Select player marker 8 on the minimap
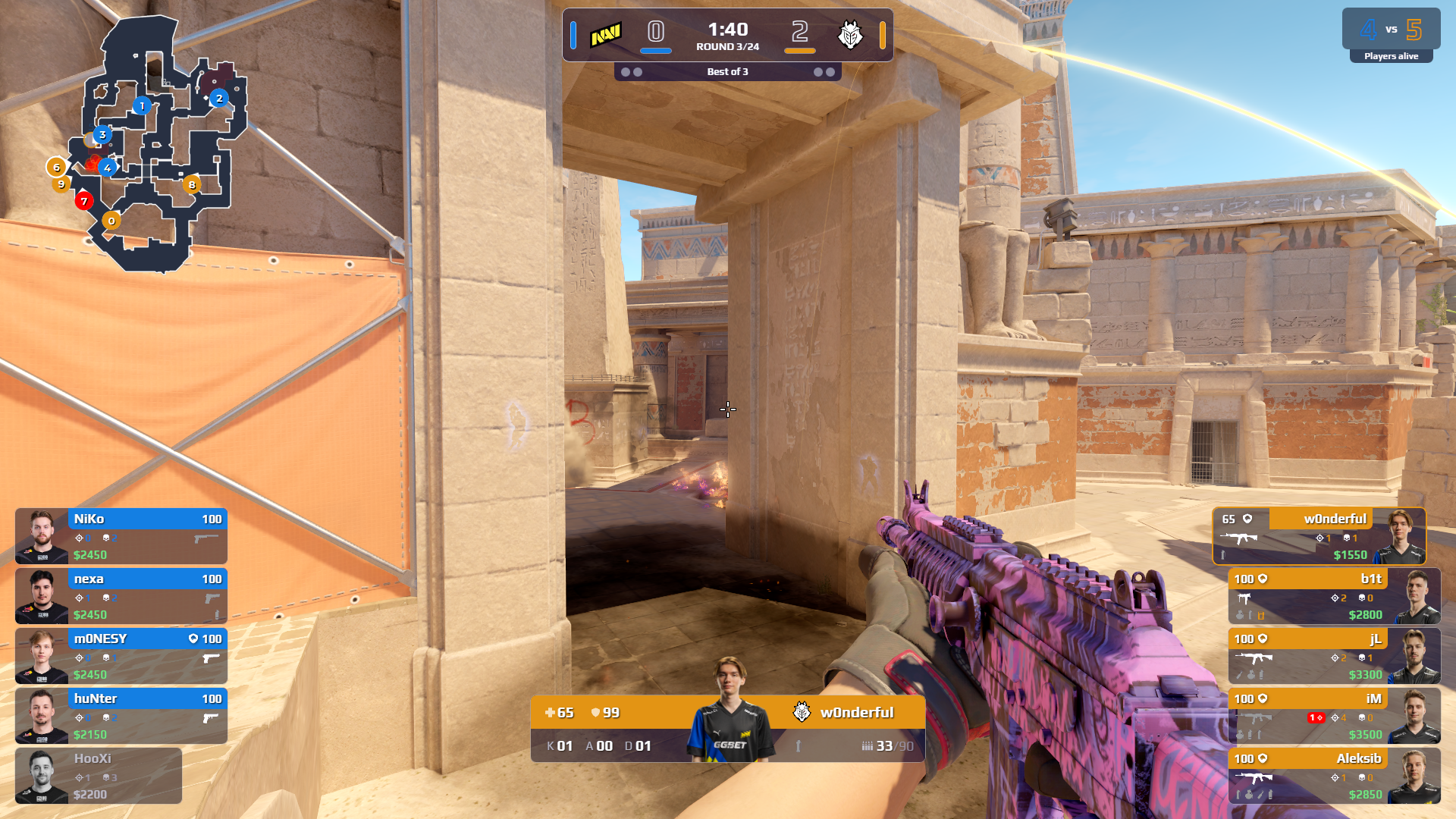Image resolution: width=1456 pixels, height=819 pixels. [x=192, y=184]
